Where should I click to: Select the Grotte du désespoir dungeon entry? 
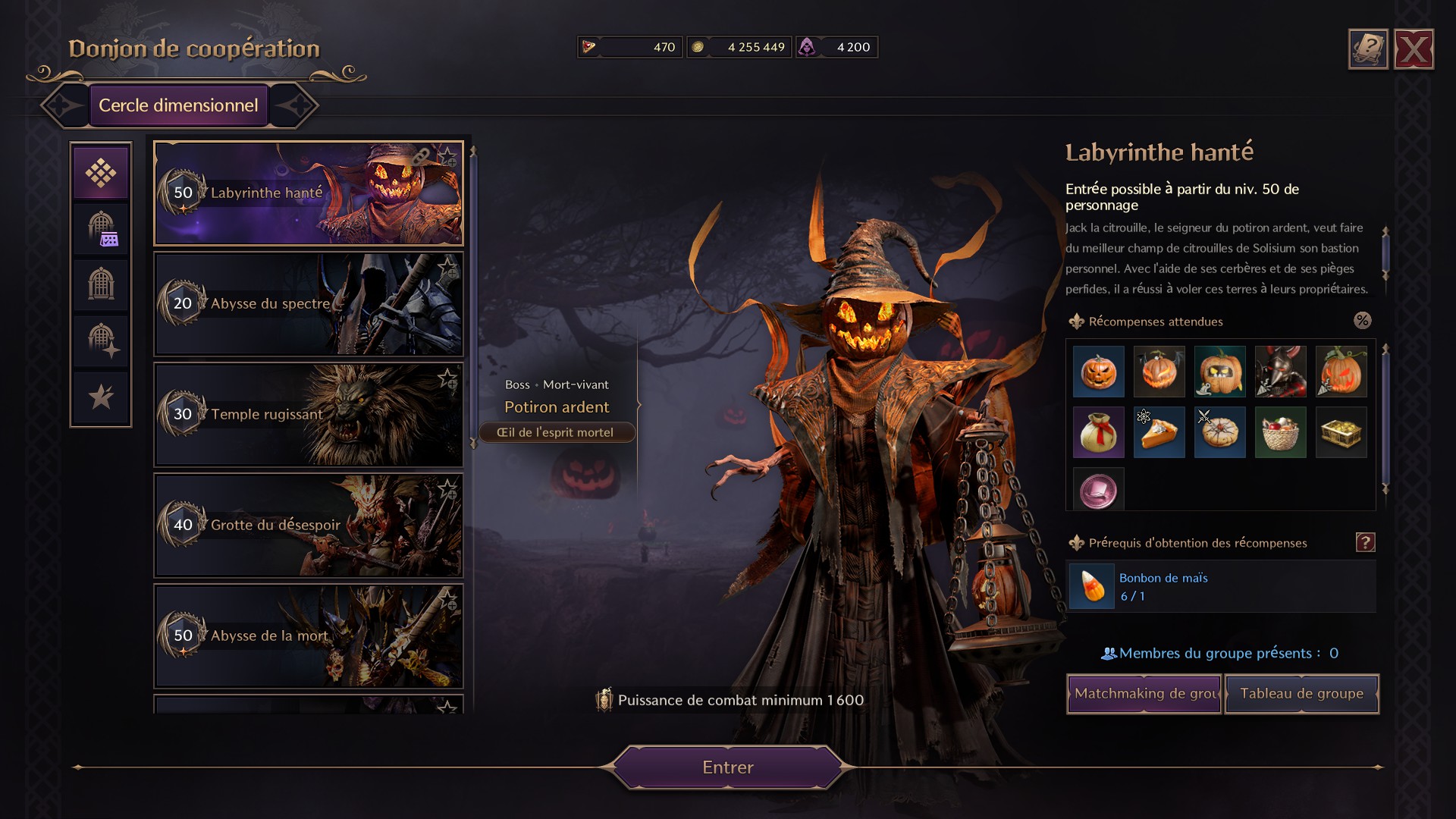(x=309, y=525)
